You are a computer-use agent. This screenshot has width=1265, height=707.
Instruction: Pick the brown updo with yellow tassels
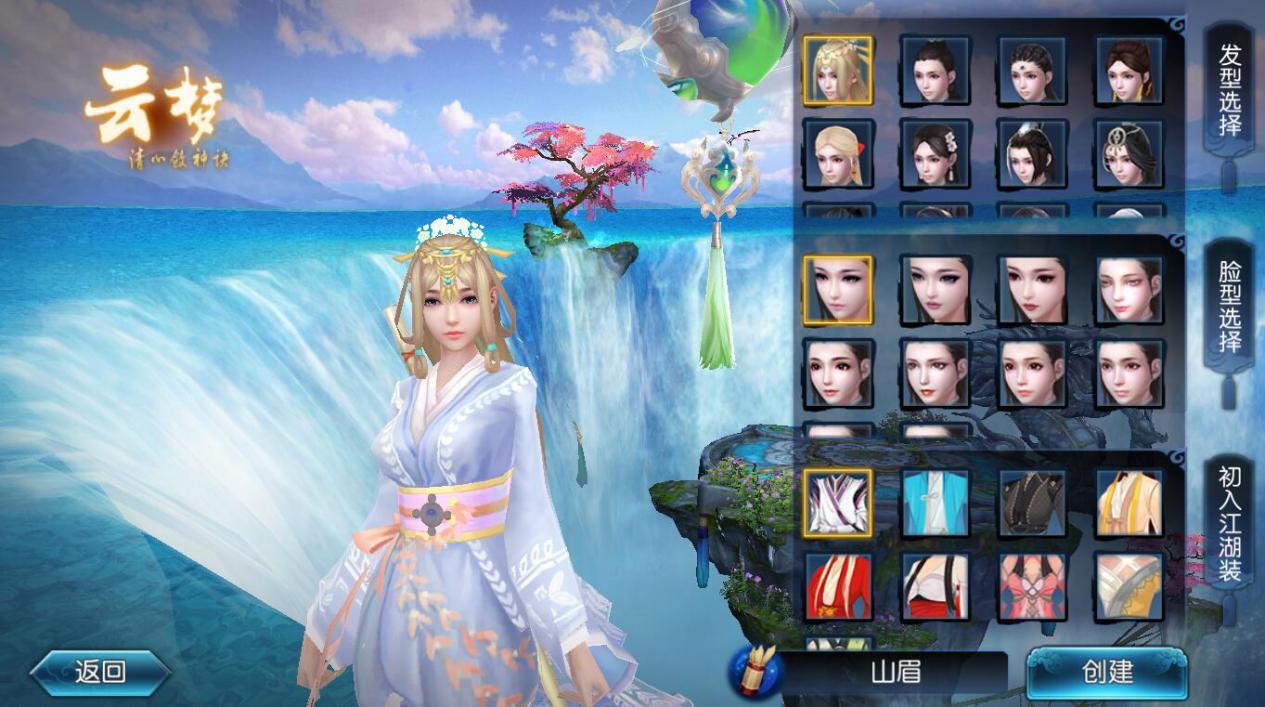pos(1129,70)
